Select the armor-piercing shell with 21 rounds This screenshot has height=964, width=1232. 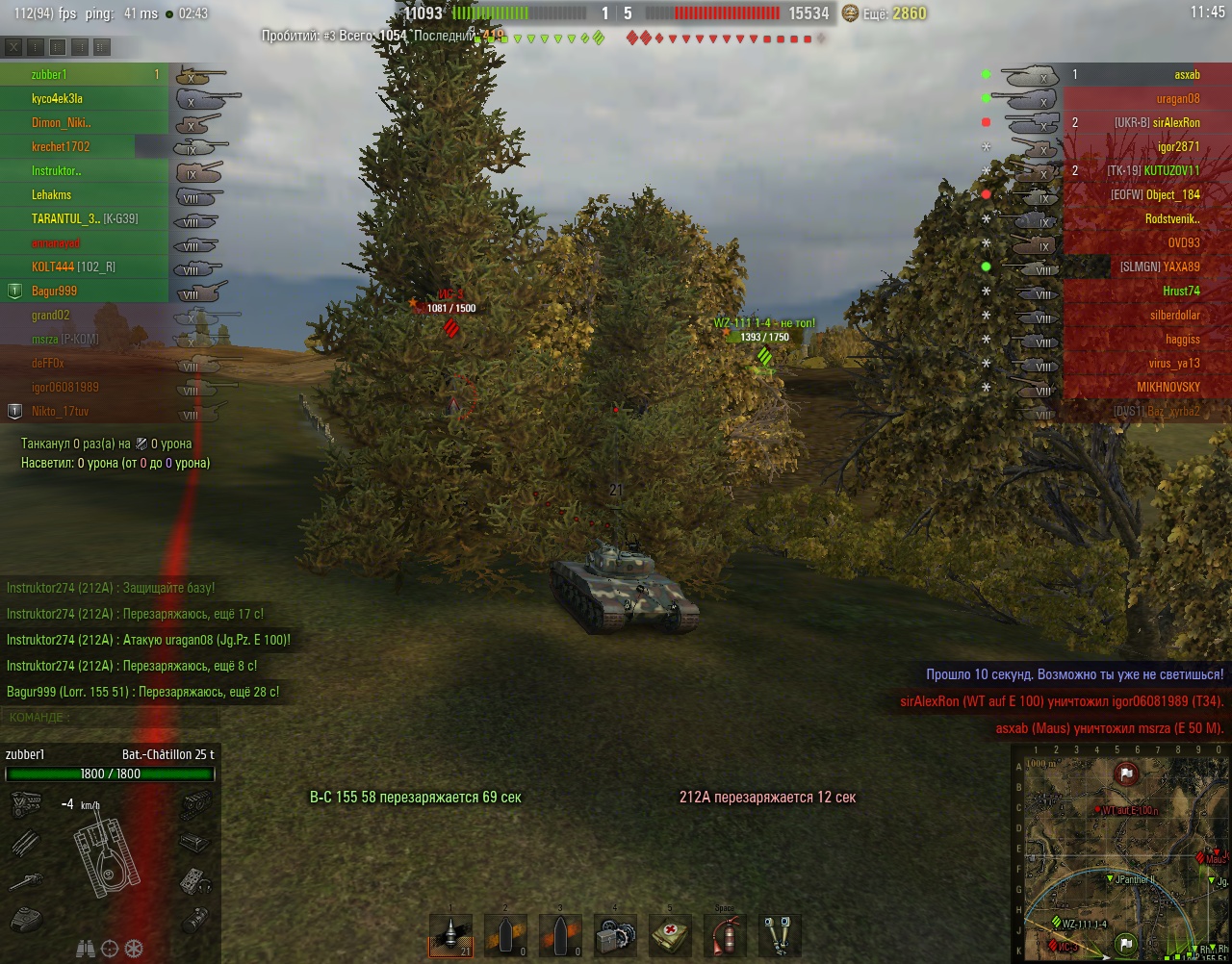[450, 934]
